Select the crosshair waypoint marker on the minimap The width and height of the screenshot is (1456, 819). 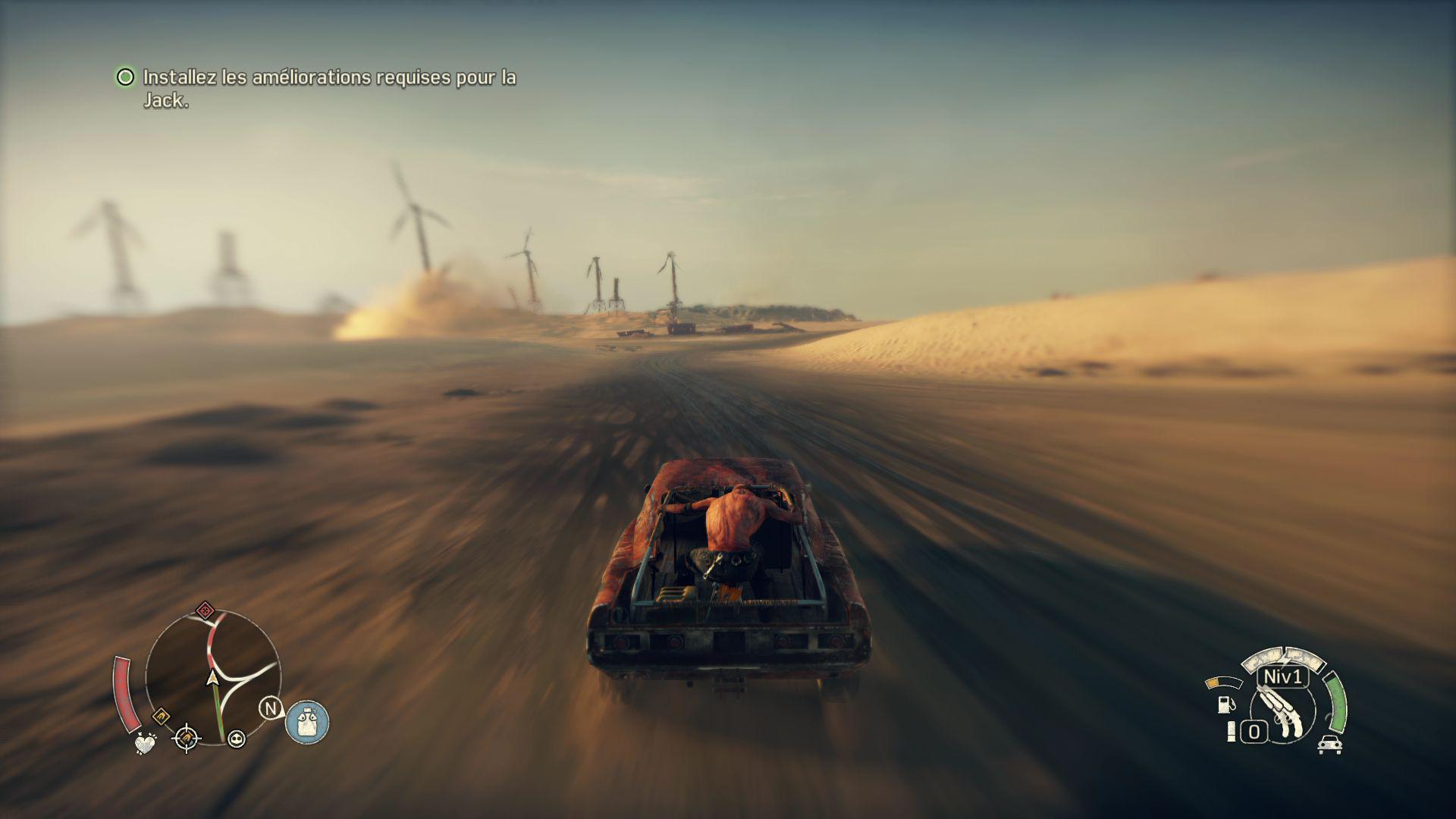point(187,737)
